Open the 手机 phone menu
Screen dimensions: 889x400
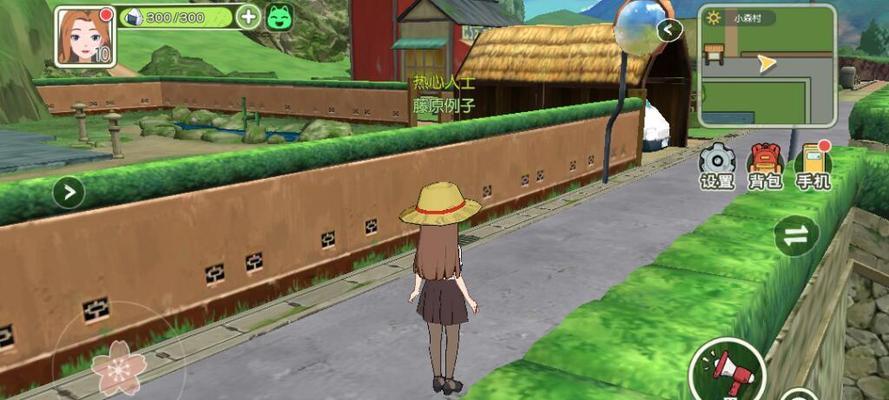tap(813, 164)
